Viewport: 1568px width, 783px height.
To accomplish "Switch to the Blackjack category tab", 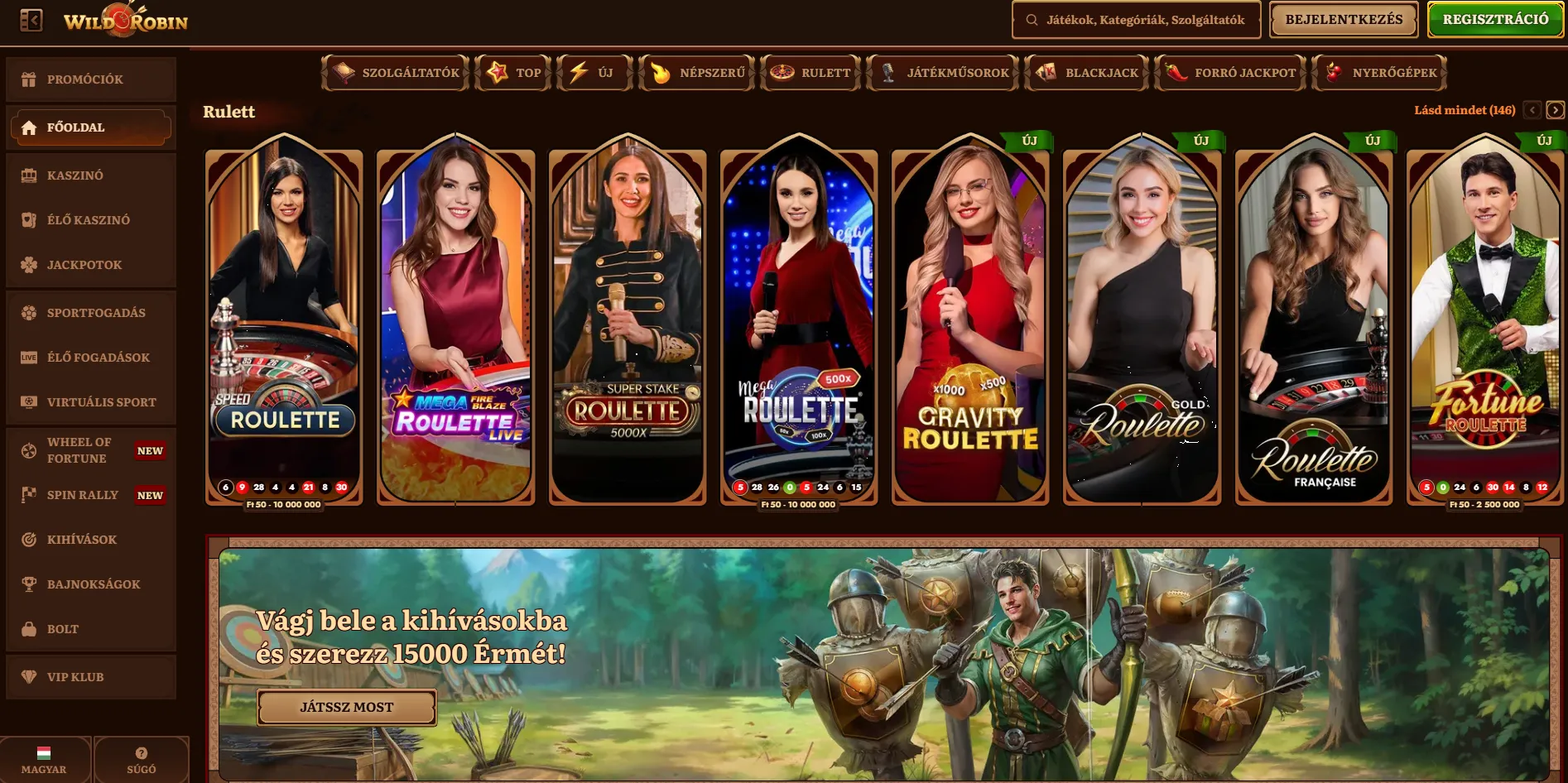I will click(1086, 73).
